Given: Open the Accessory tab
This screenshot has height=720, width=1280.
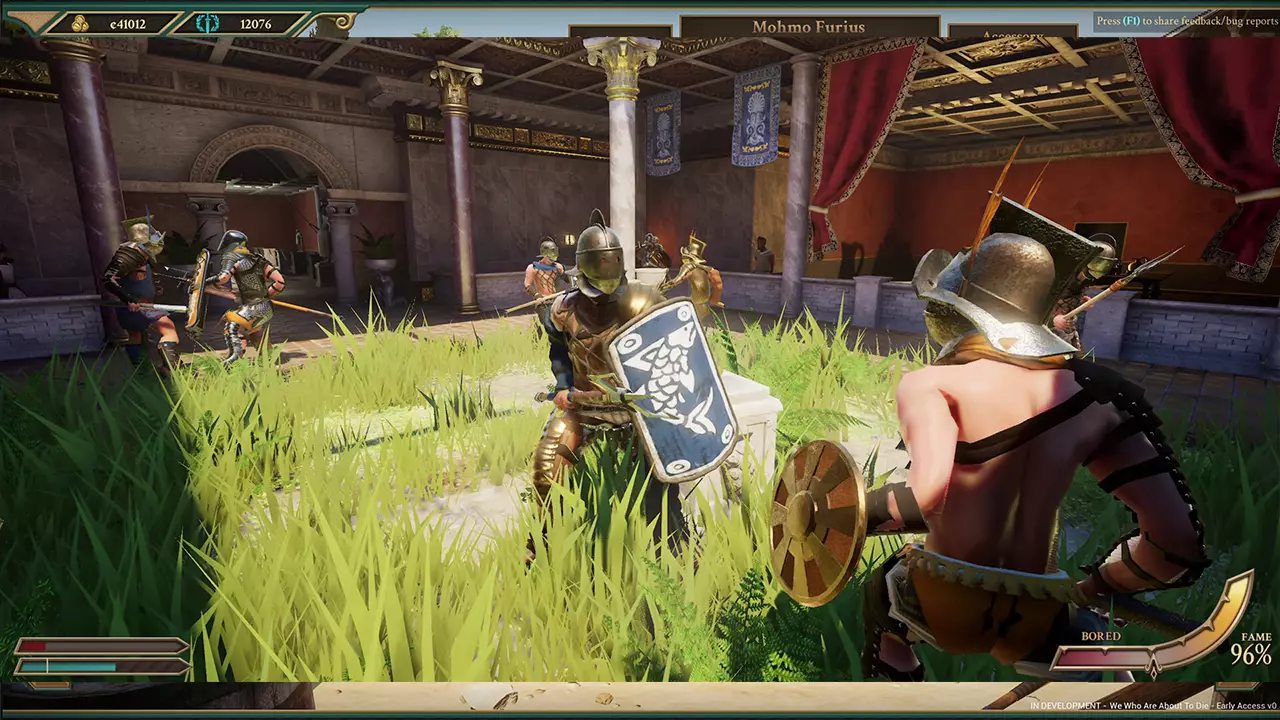Looking at the screenshot, I should click(x=1012, y=35).
